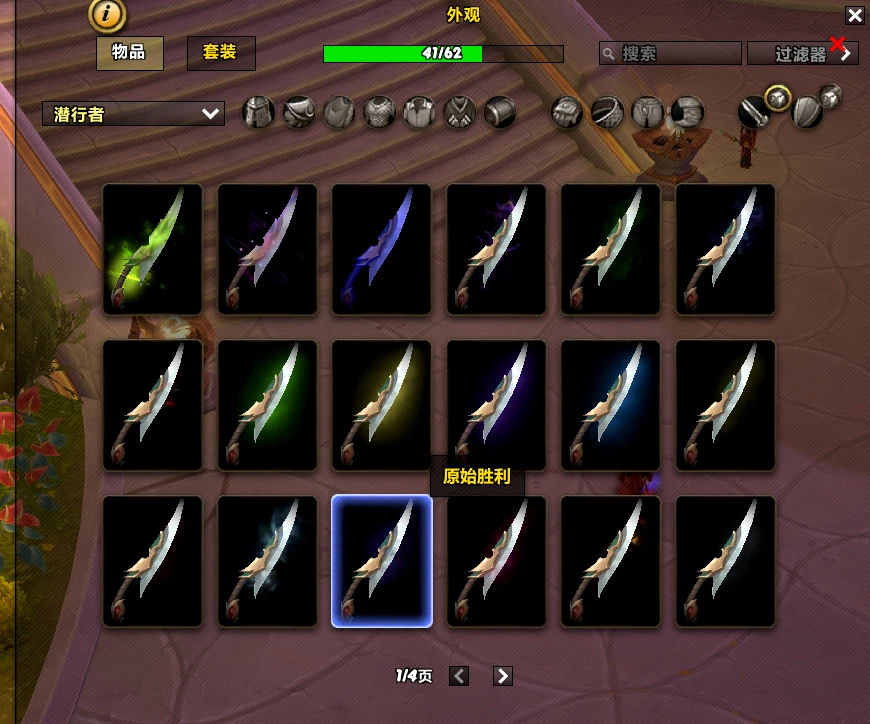Choose the waist belt slot icon
This screenshot has height=724, width=870.
607,113
